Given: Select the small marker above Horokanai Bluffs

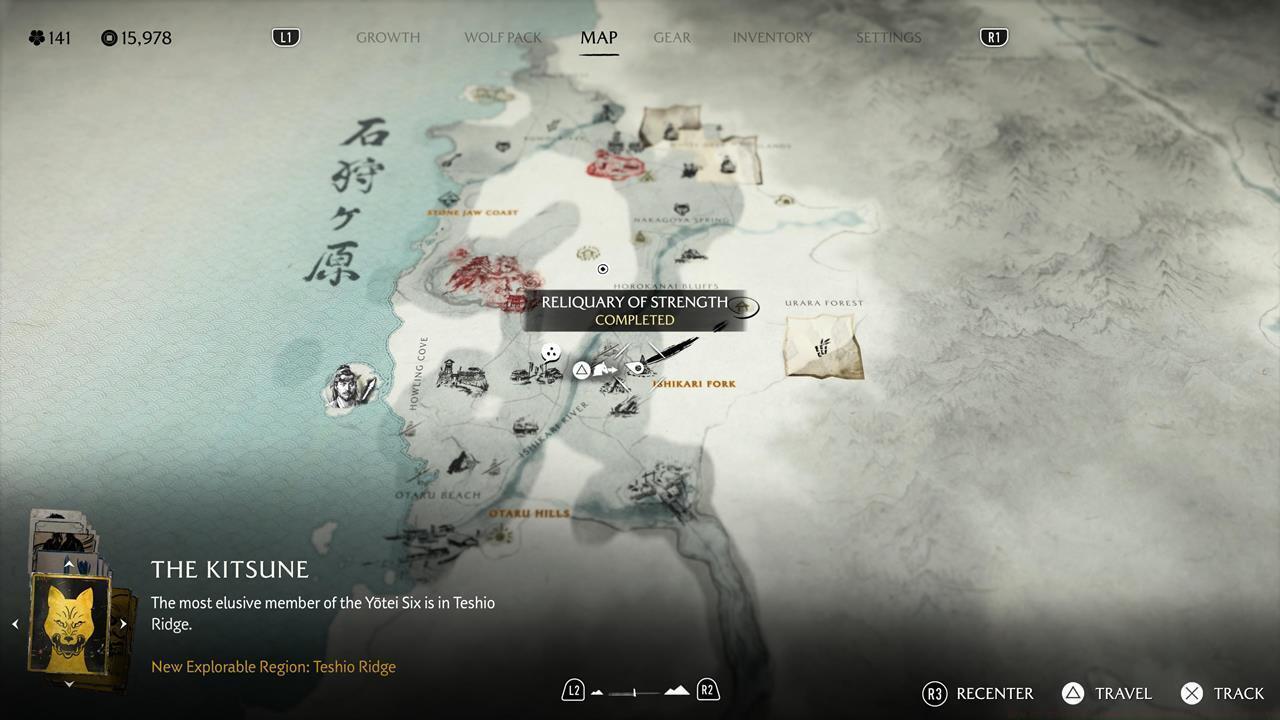Looking at the screenshot, I should click(602, 268).
